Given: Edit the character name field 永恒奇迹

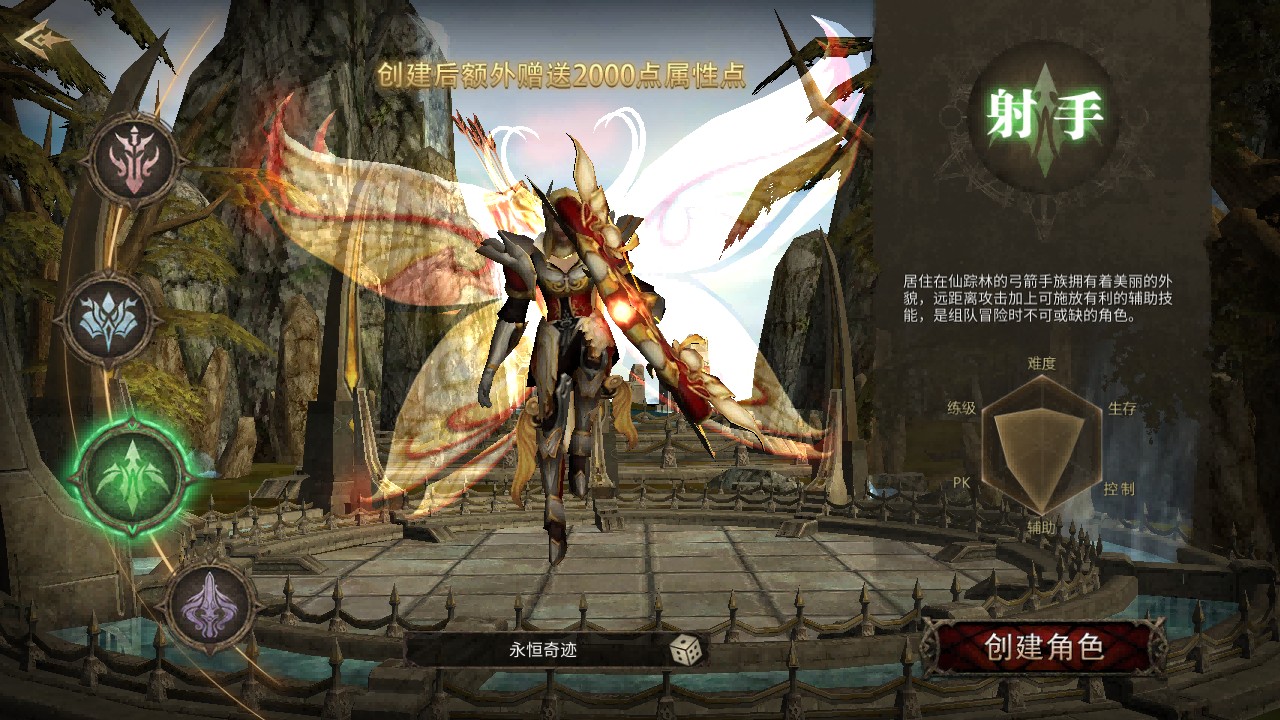Looking at the screenshot, I should (x=542, y=651).
